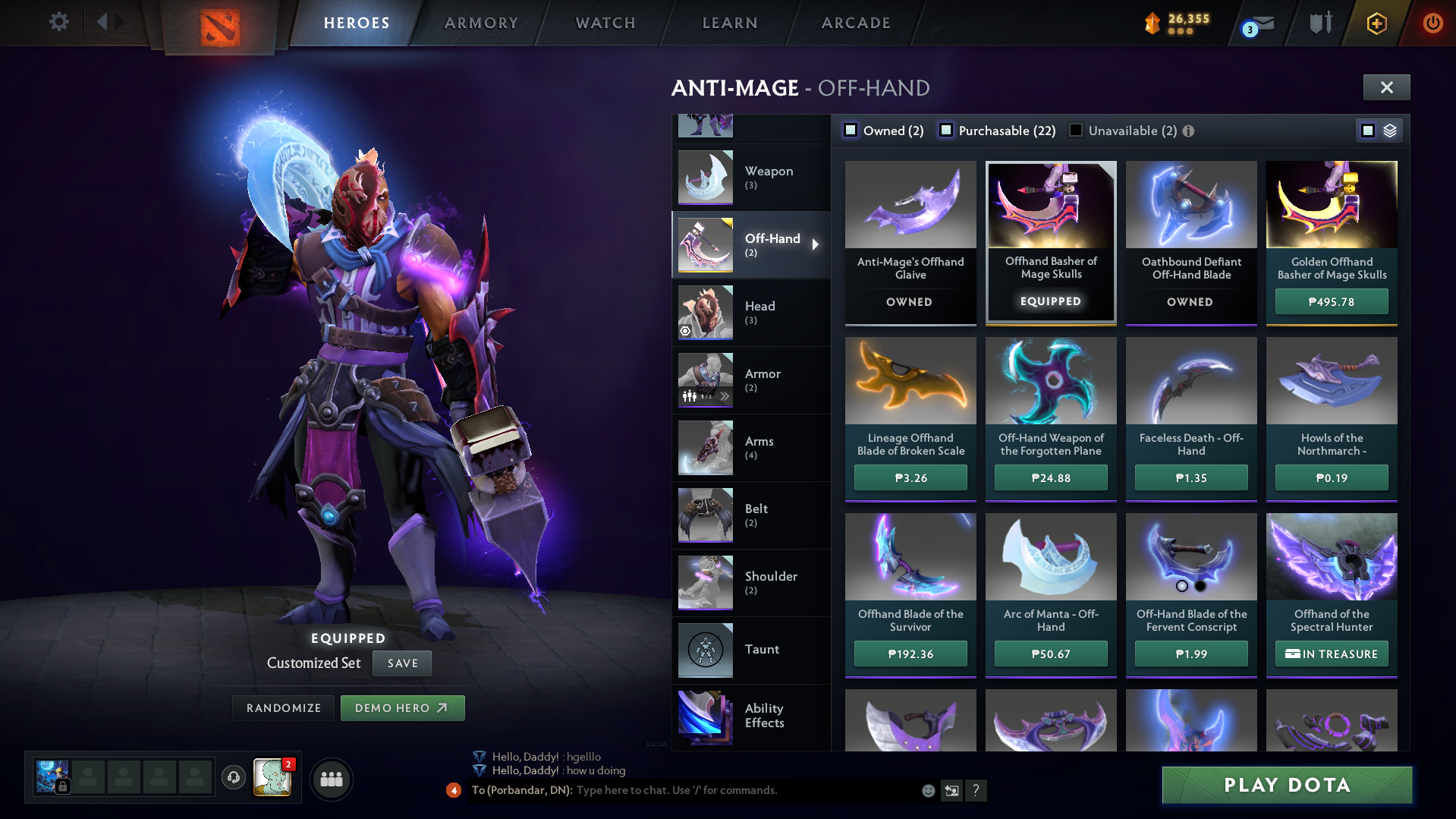Disable the Purchasable (22) filter
Viewport: 1456px width, 819px height.
pyautogui.click(x=945, y=130)
